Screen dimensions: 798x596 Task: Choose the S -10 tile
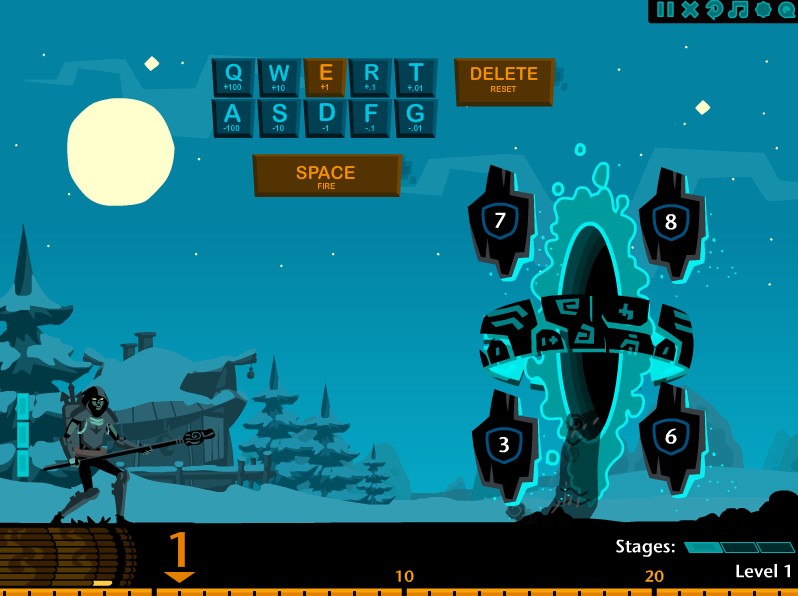pyautogui.click(x=279, y=118)
